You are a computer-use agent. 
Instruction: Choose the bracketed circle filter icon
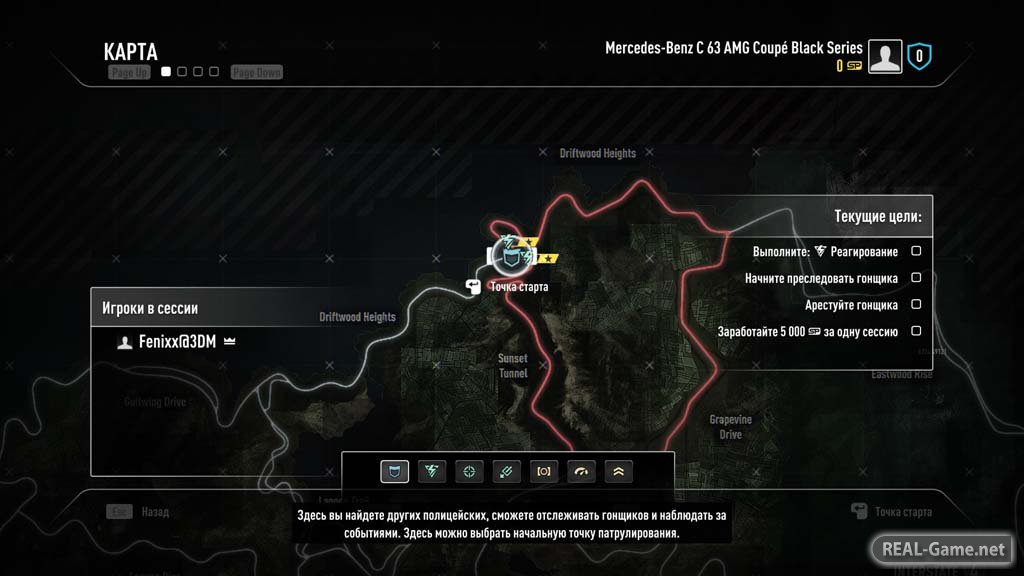[x=543, y=471]
